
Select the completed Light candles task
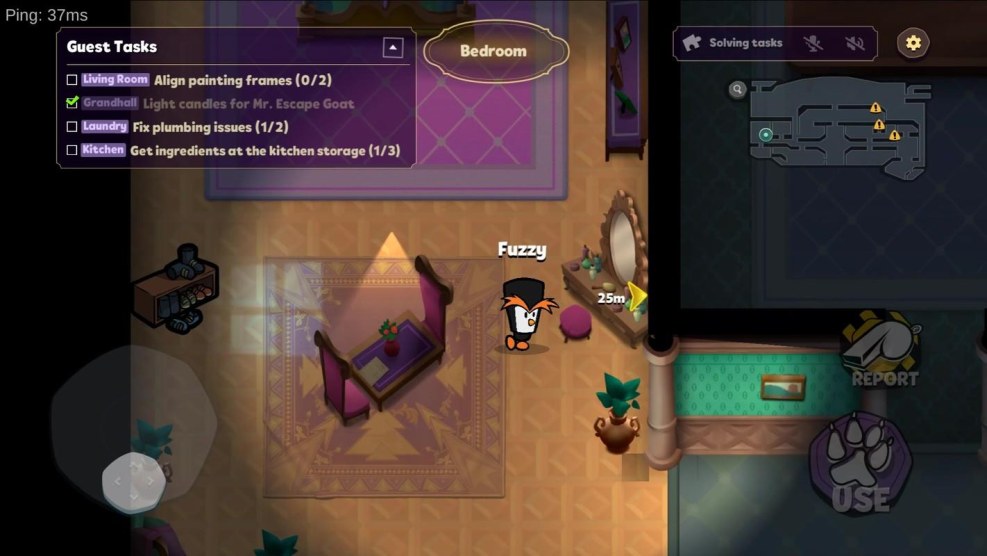click(x=248, y=103)
